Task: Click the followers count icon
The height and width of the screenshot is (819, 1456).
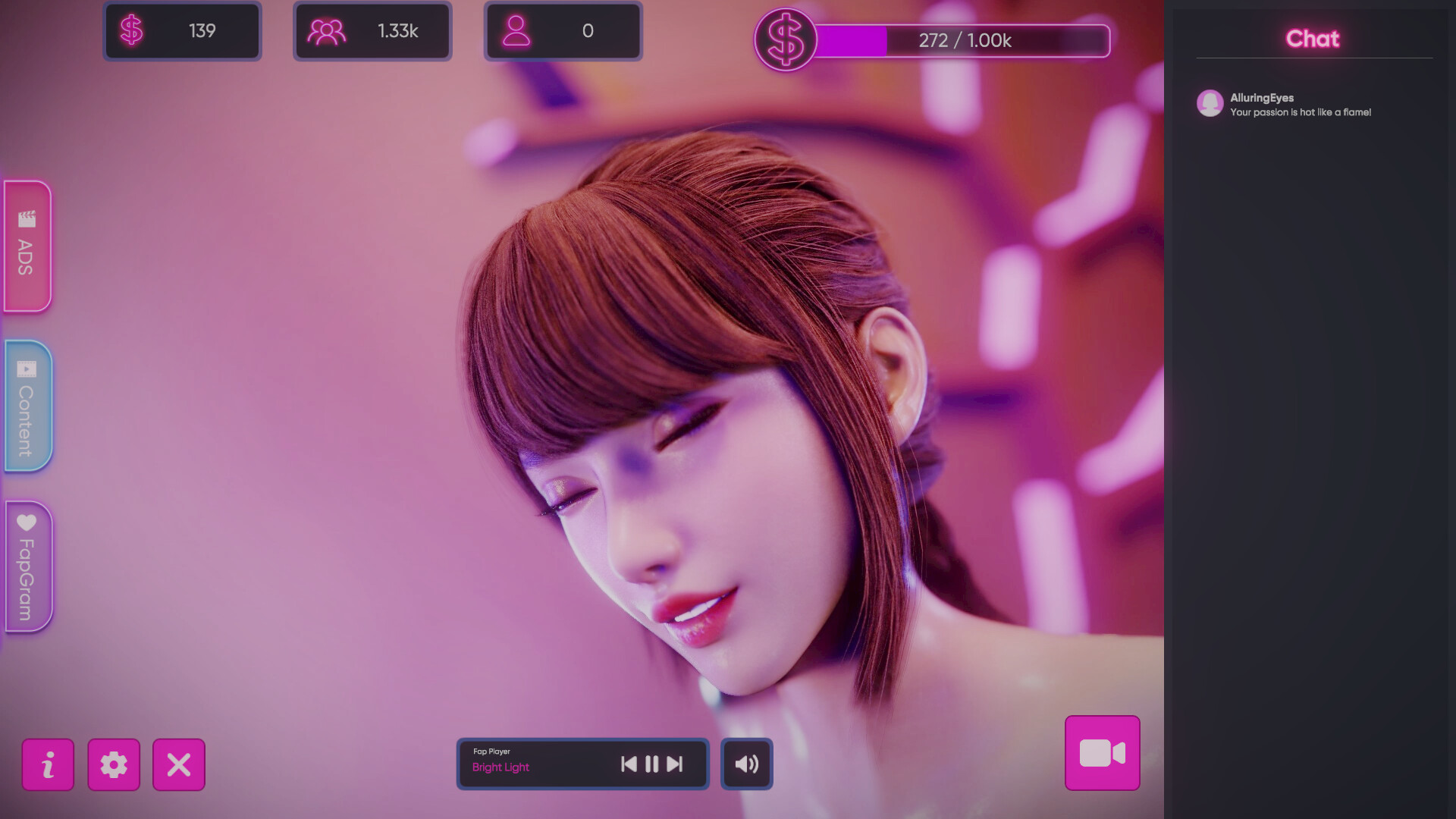Action: (328, 30)
